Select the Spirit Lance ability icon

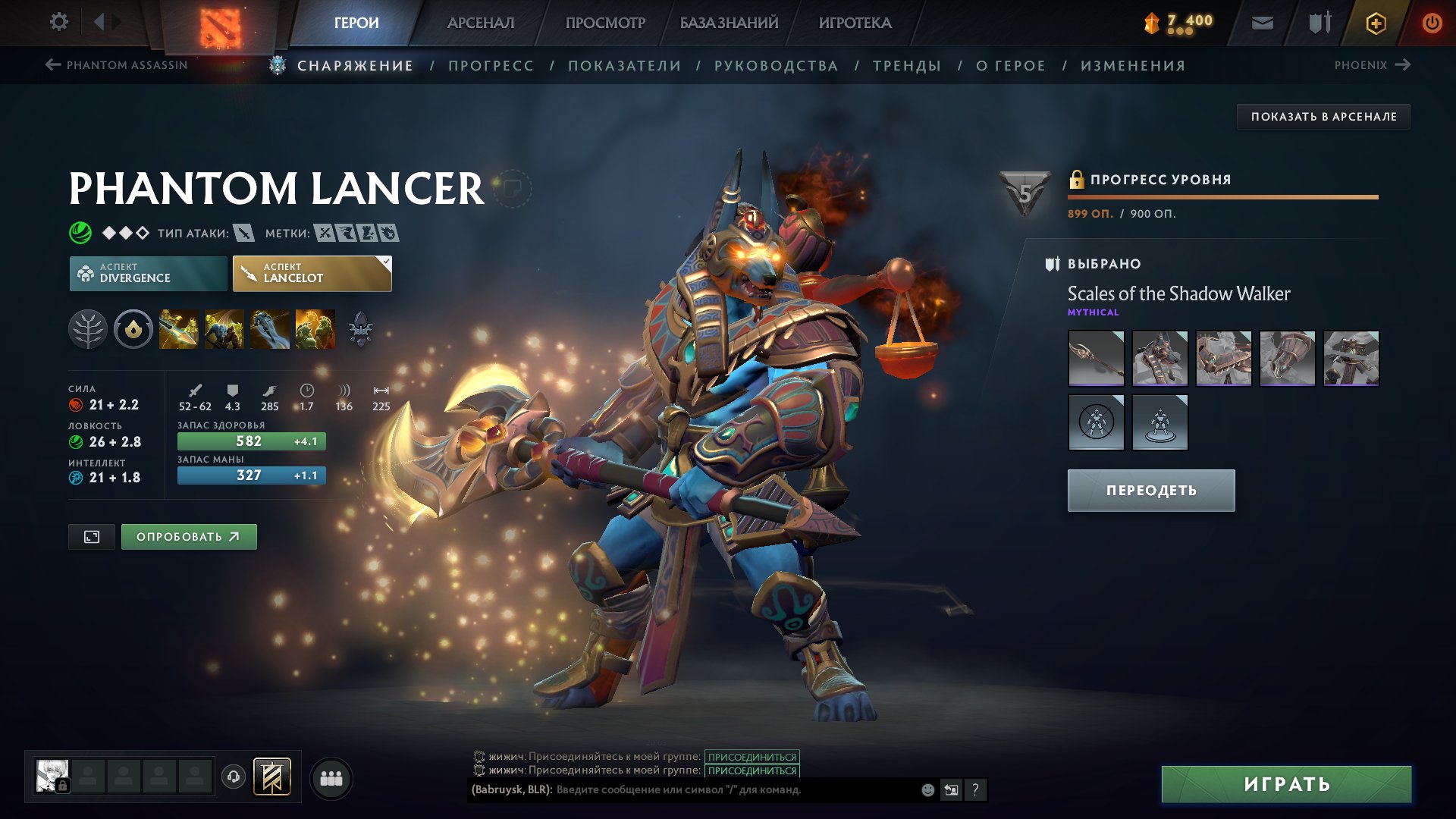179,329
